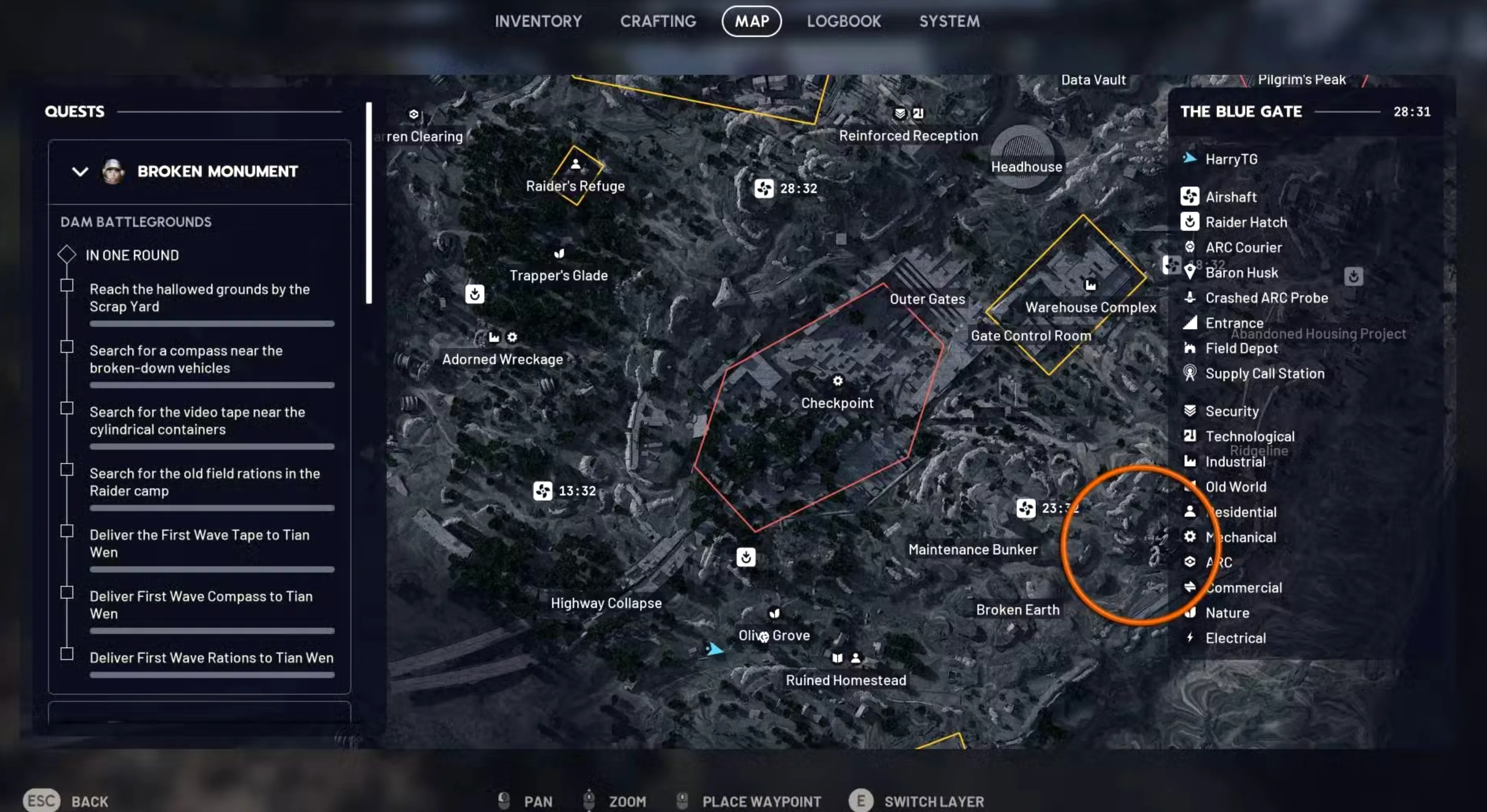Click the Raider Hatch icon in the legend

tap(1190, 222)
